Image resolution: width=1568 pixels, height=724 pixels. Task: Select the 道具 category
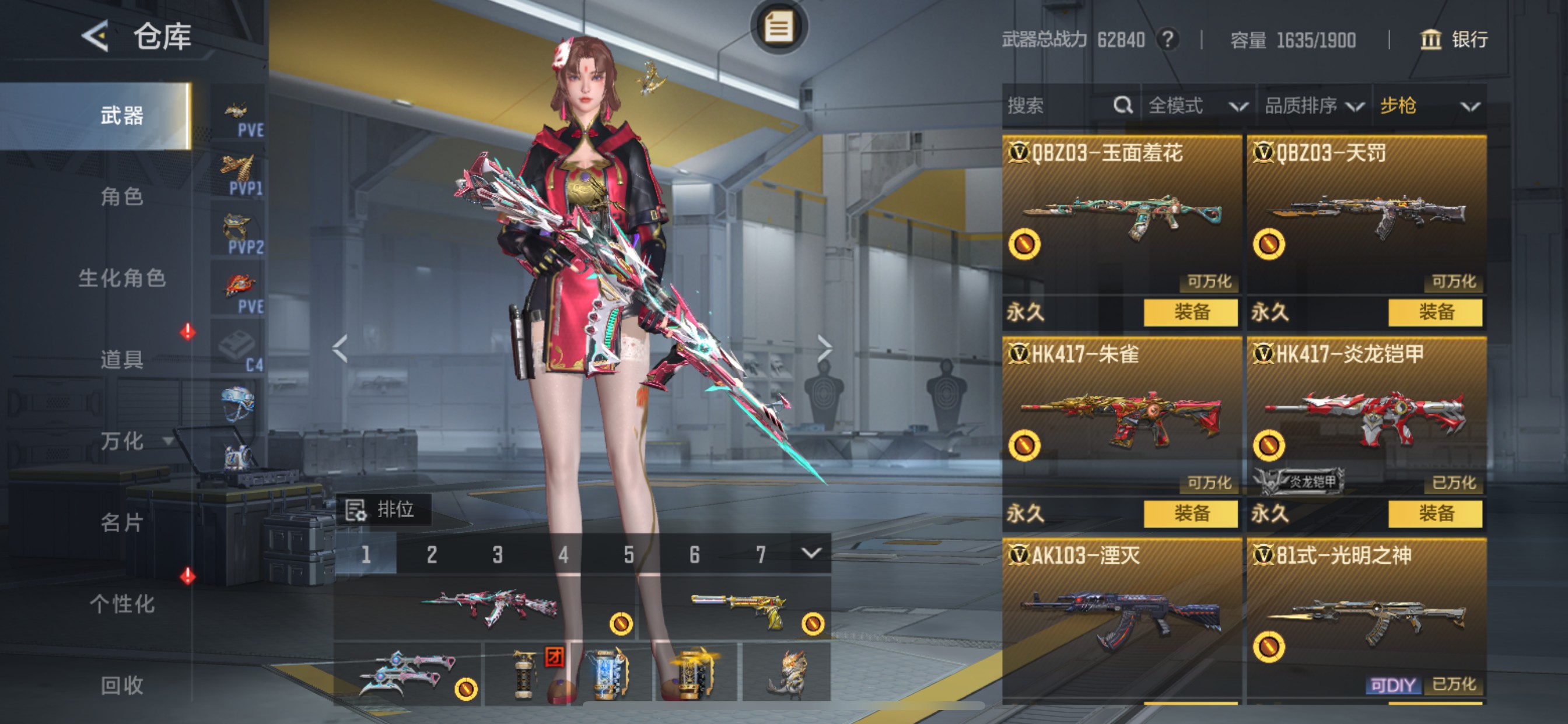point(122,360)
